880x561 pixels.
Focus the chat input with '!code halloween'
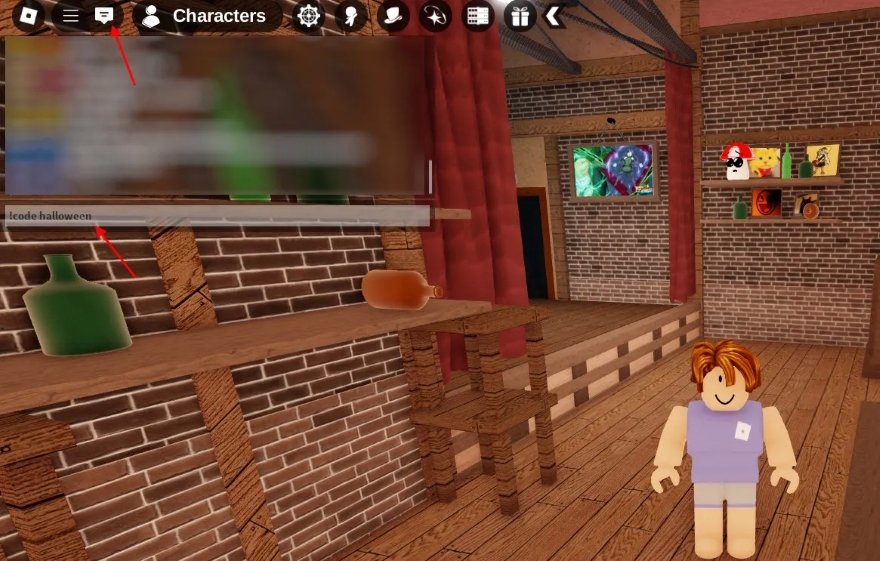(216, 216)
